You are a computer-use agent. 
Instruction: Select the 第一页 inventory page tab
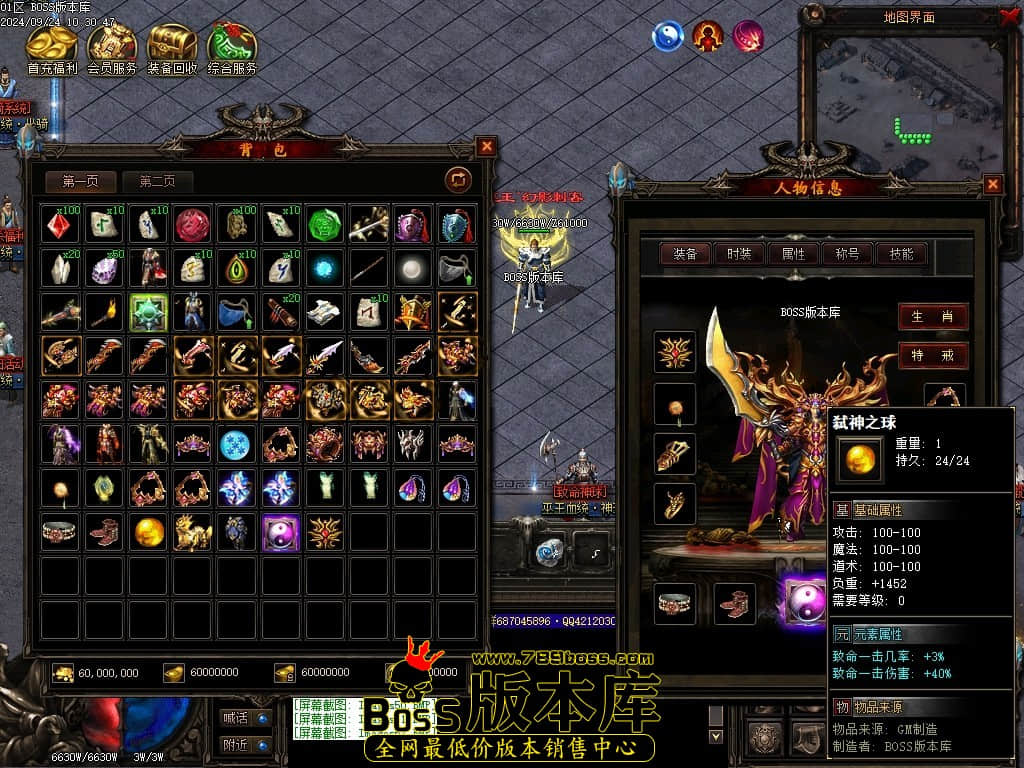[81, 181]
